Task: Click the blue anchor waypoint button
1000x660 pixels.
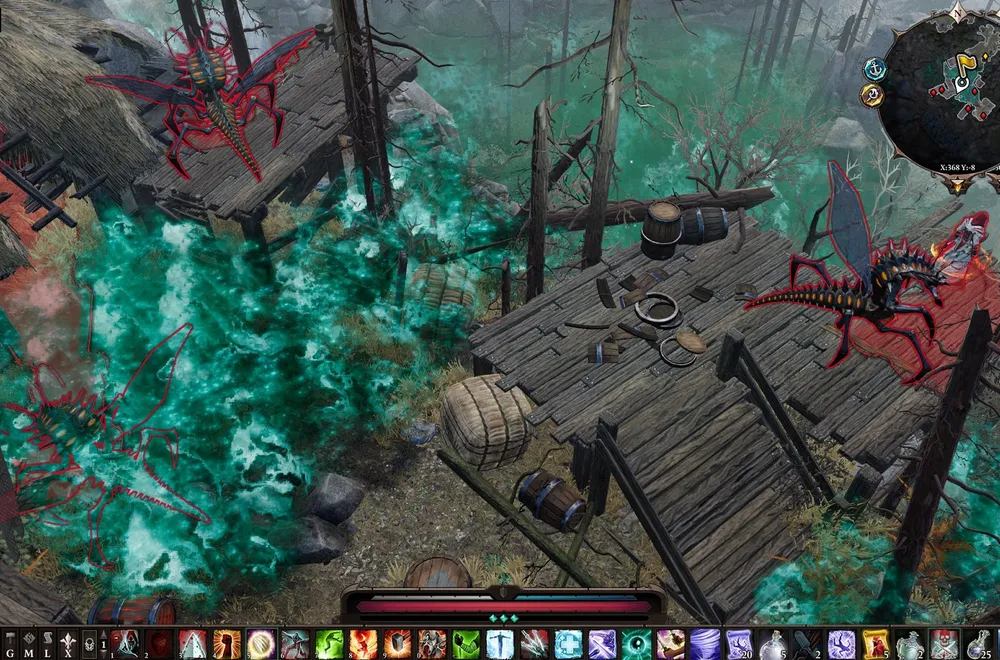Action: tap(875, 69)
